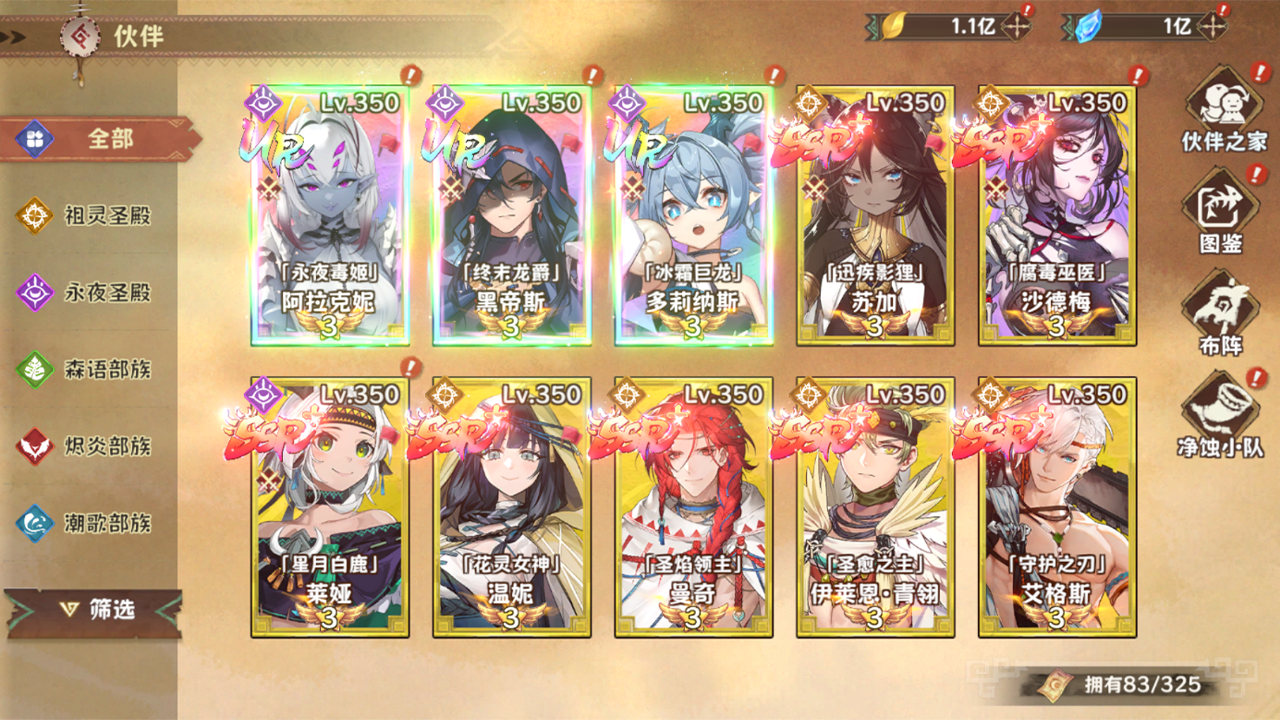Select the 莱娅 companion card
This screenshot has height=720, width=1280.
329,507
